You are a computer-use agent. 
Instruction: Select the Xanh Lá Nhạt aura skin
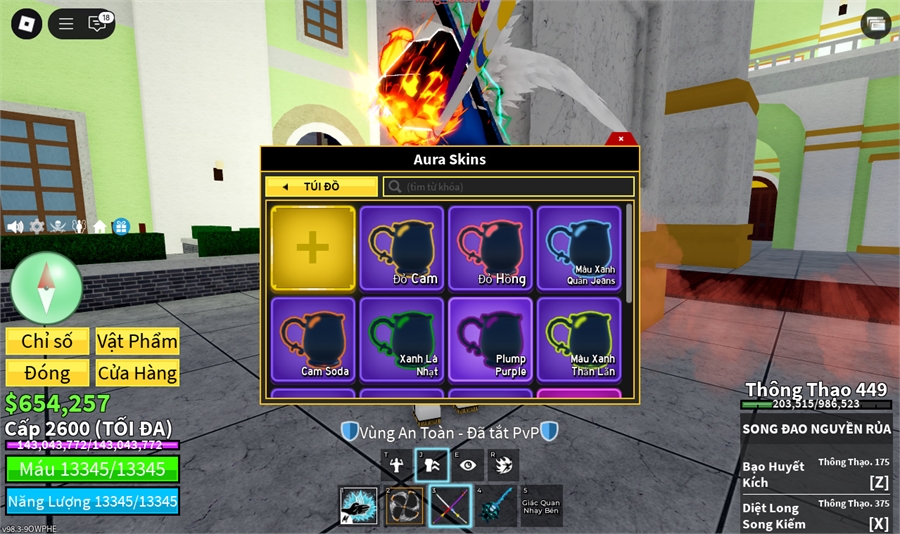402,339
